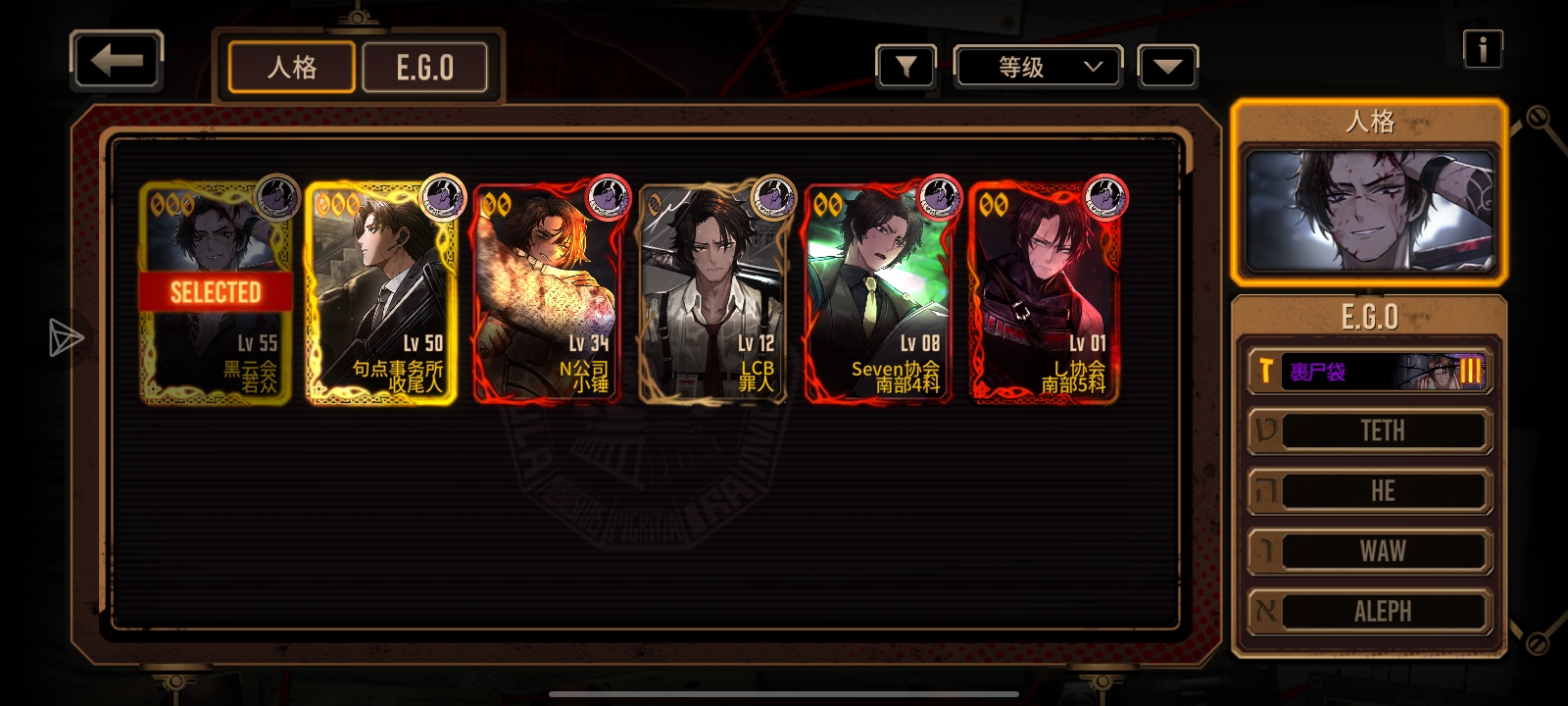Open the WAW E.G.O slot

coord(1369,551)
